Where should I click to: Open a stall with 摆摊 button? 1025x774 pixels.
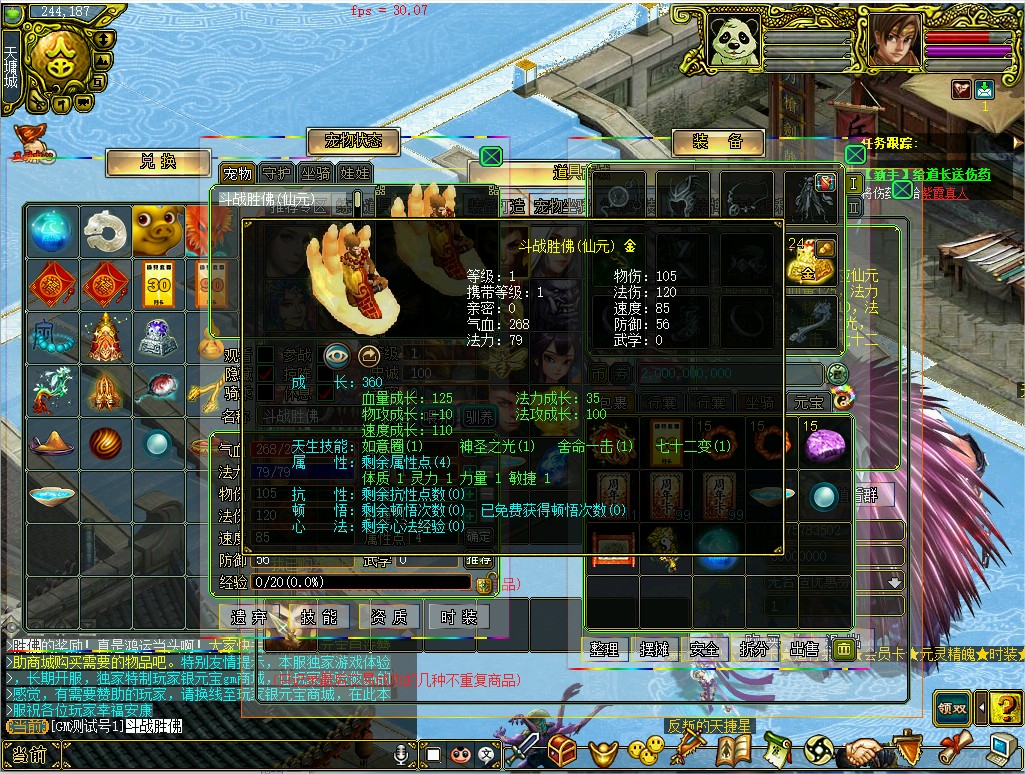654,649
